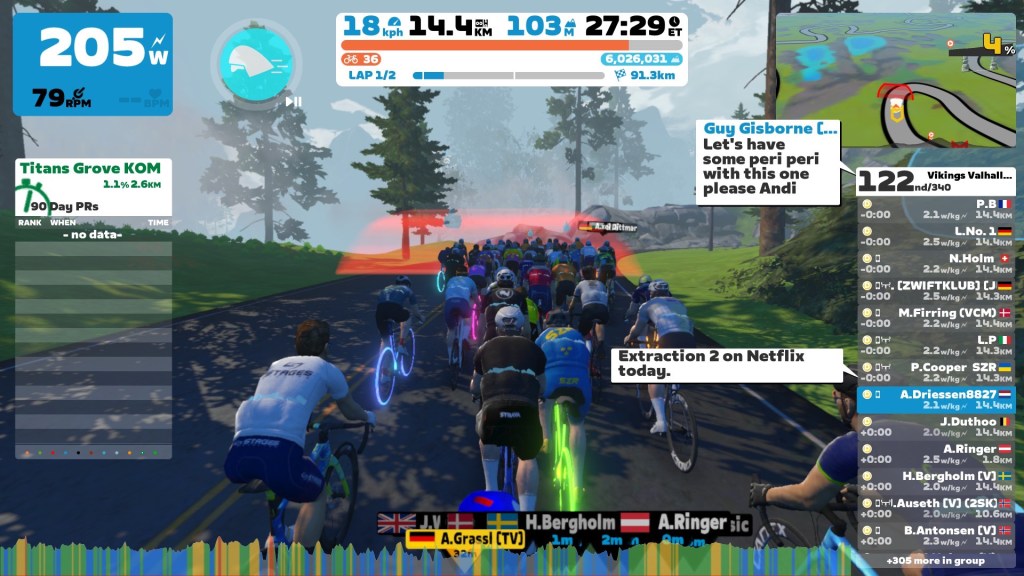Expand the +305 more in group row
This screenshot has height=576, width=1024.
pos(936,561)
